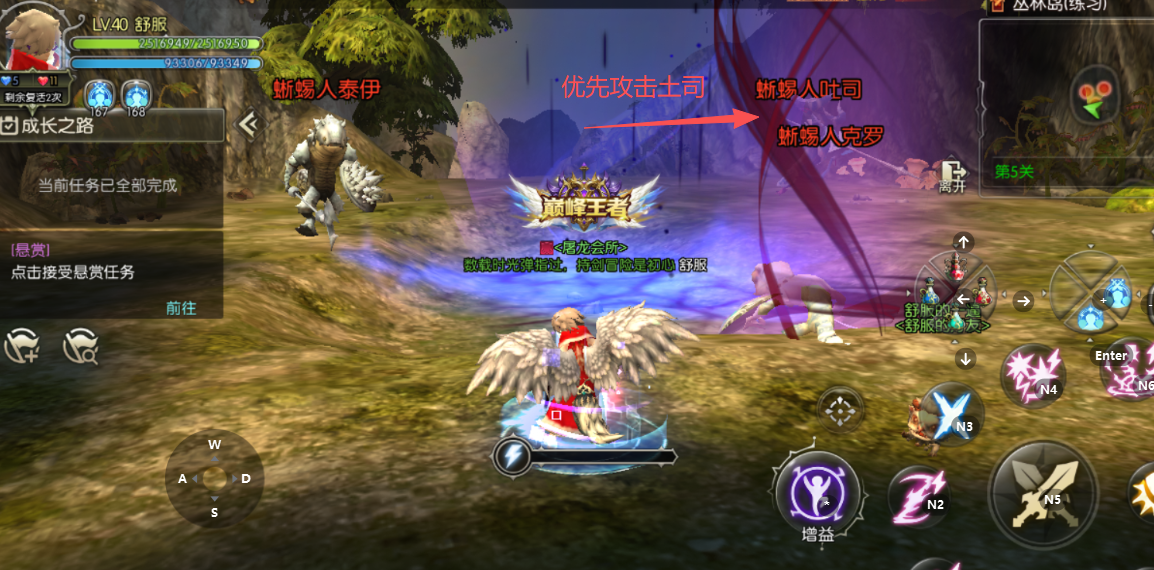This screenshot has height=570, width=1154.
Task: Select the buff icon labeled 168
Action: [x=136, y=97]
